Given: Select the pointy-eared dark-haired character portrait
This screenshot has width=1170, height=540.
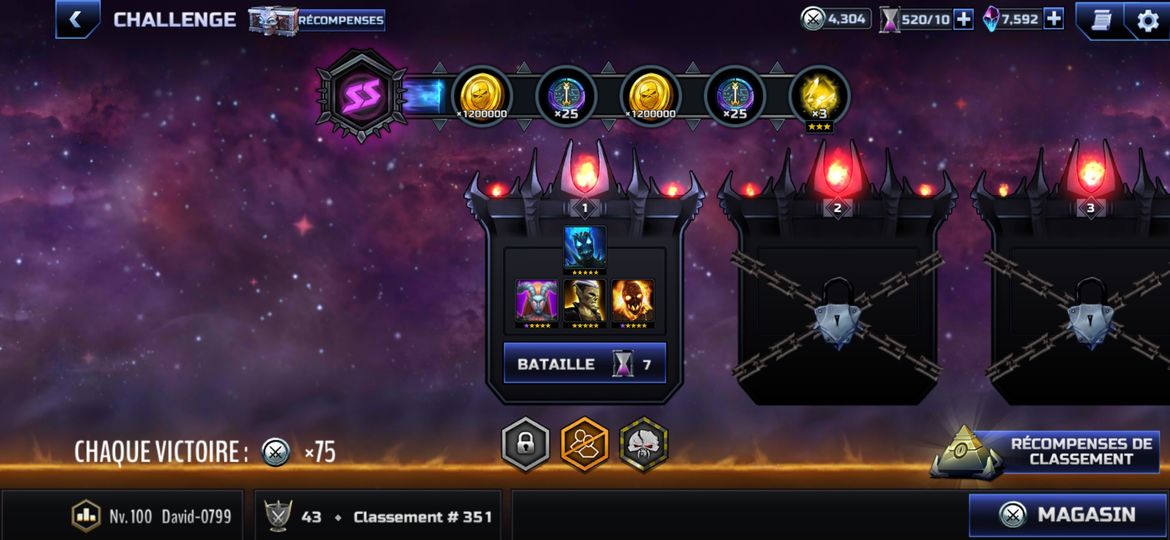Looking at the screenshot, I should [x=585, y=301].
